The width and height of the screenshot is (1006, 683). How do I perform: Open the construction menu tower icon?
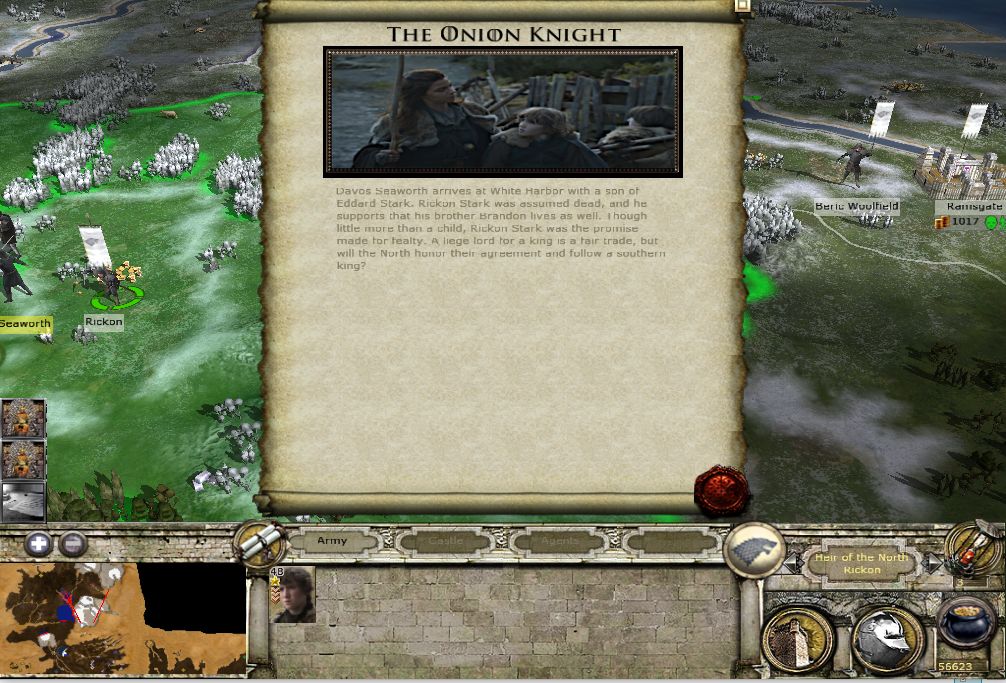pos(797,639)
